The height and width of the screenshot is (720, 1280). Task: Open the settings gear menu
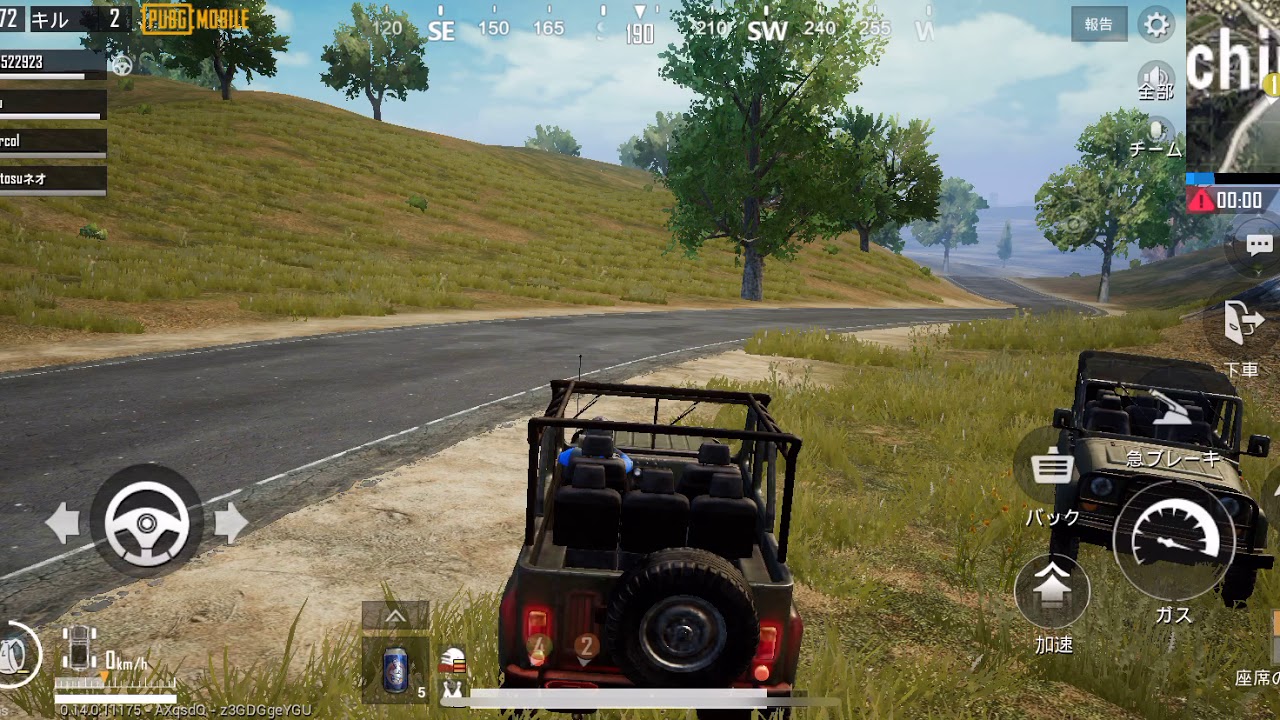click(x=1156, y=25)
